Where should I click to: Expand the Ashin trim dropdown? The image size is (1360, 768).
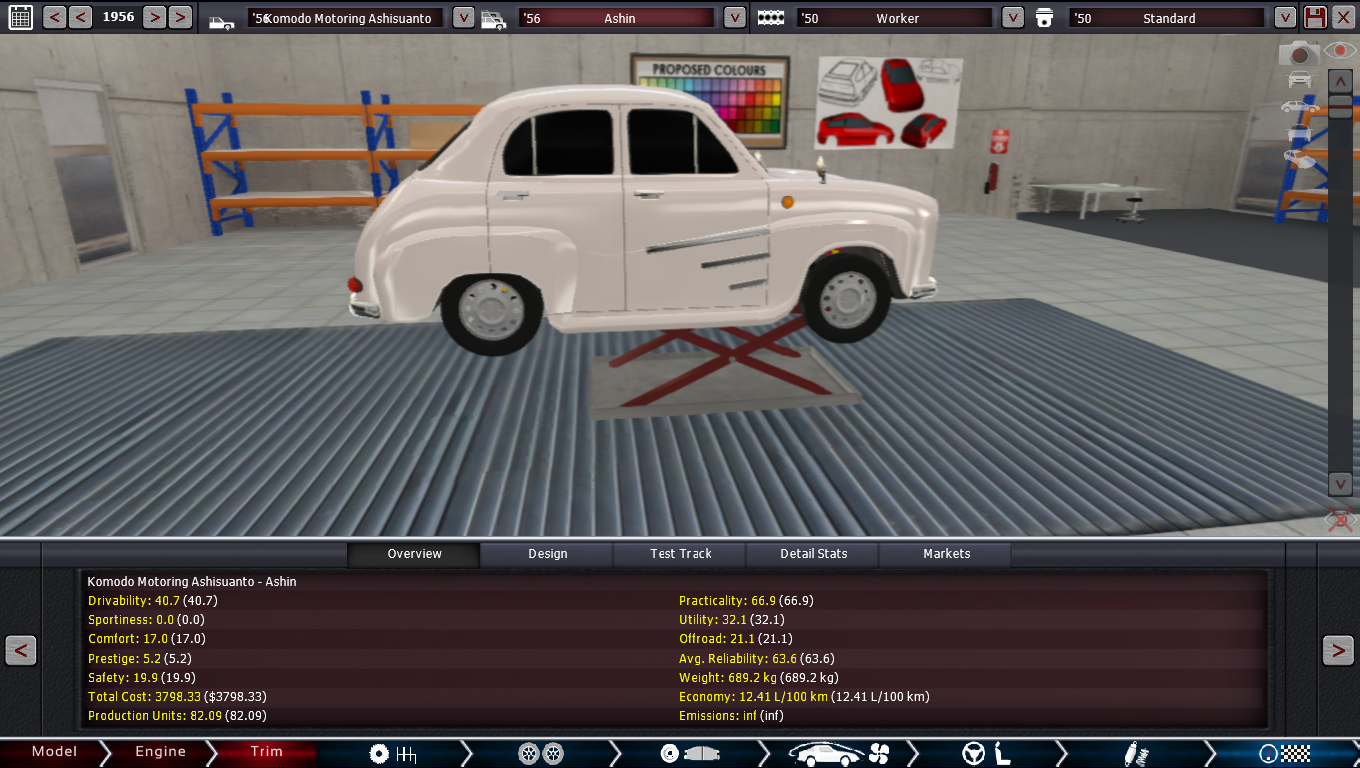pyautogui.click(x=735, y=17)
